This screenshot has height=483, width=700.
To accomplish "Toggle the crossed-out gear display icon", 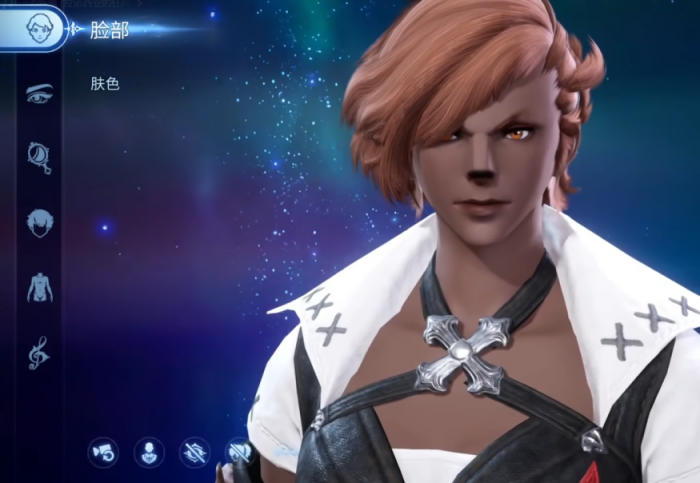I will click(194, 452).
